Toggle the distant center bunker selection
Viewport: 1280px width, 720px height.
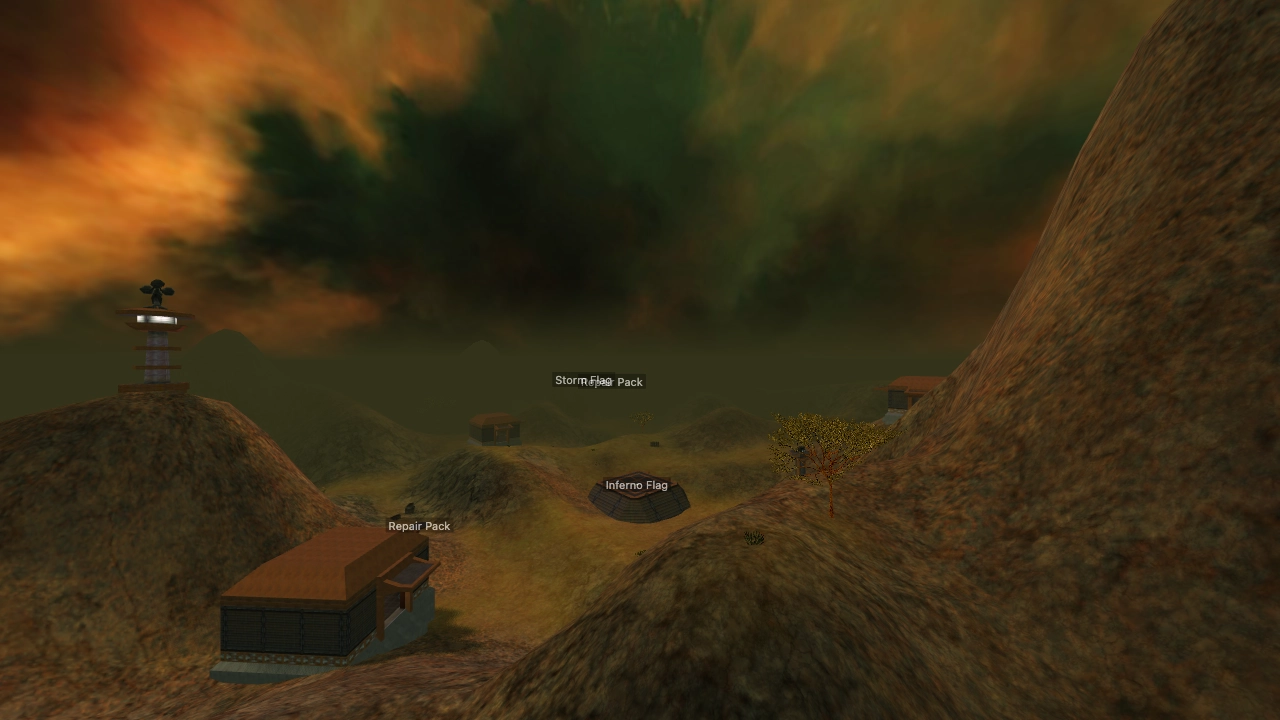pyautogui.click(x=496, y=428)
